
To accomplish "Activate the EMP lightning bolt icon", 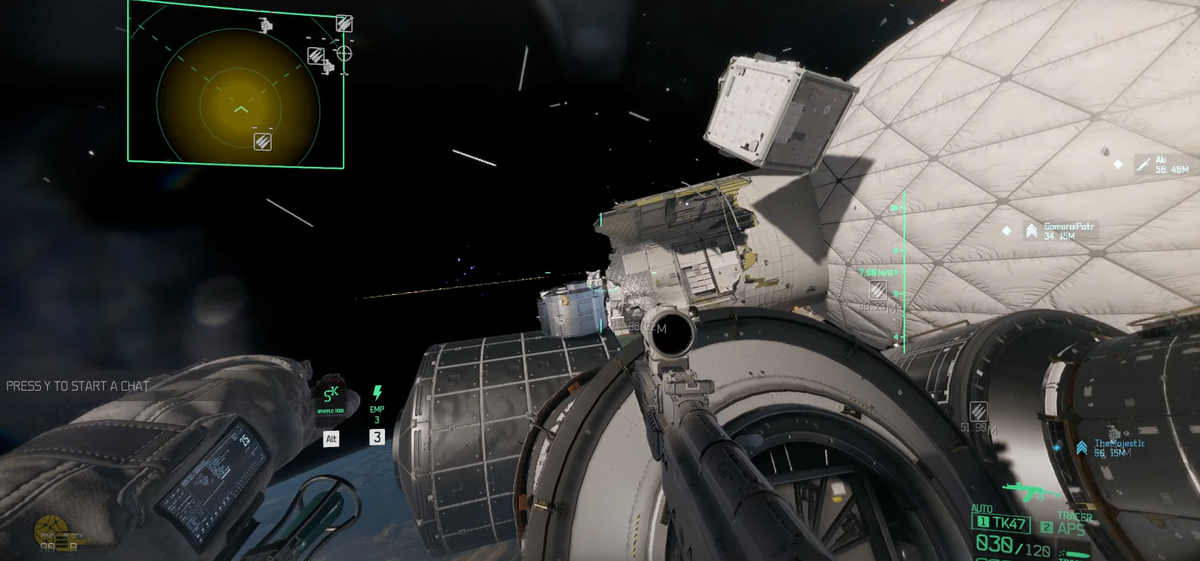I will point(377,393).
